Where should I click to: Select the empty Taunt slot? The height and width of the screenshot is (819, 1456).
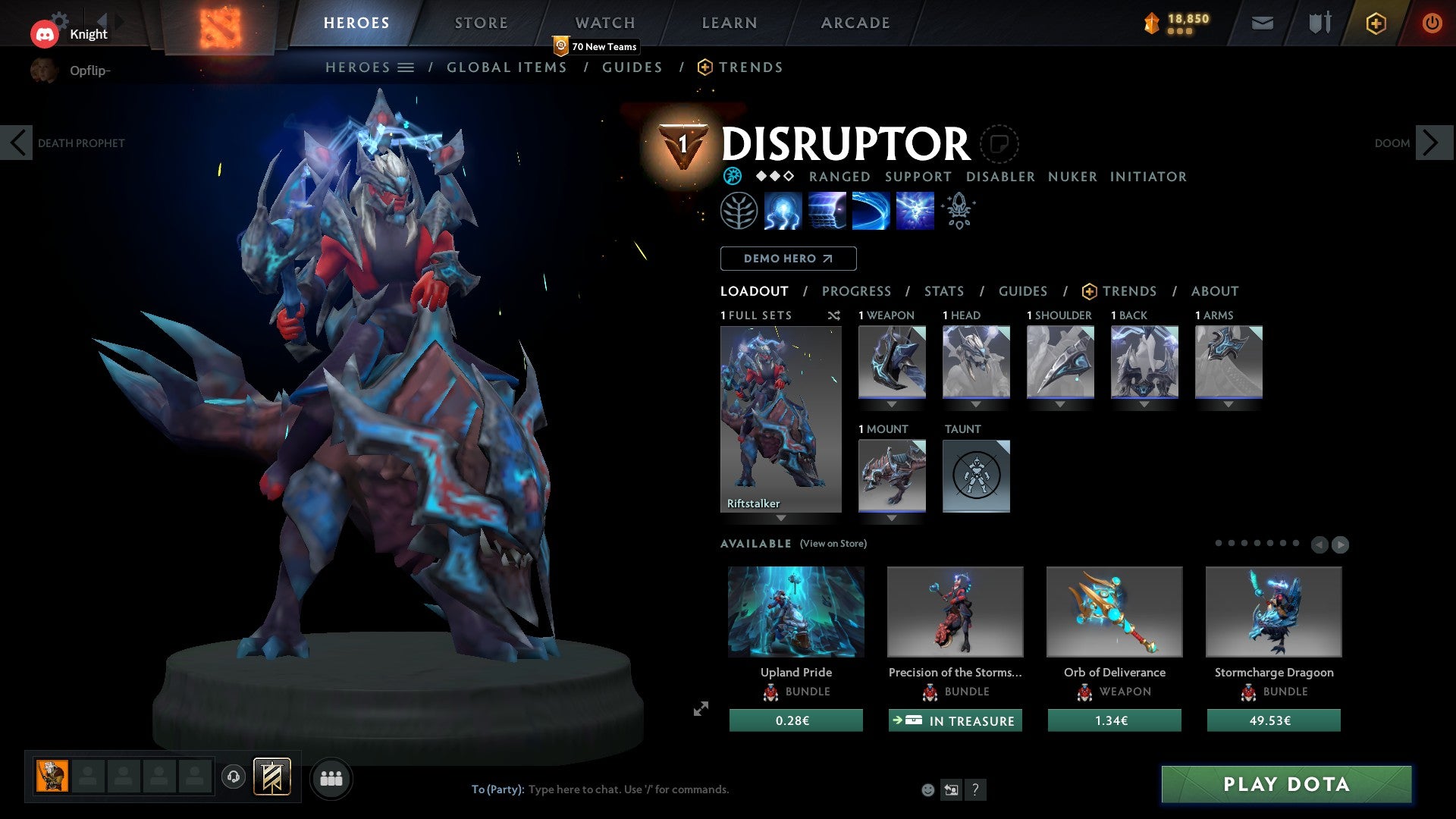[x=976, y=475]
